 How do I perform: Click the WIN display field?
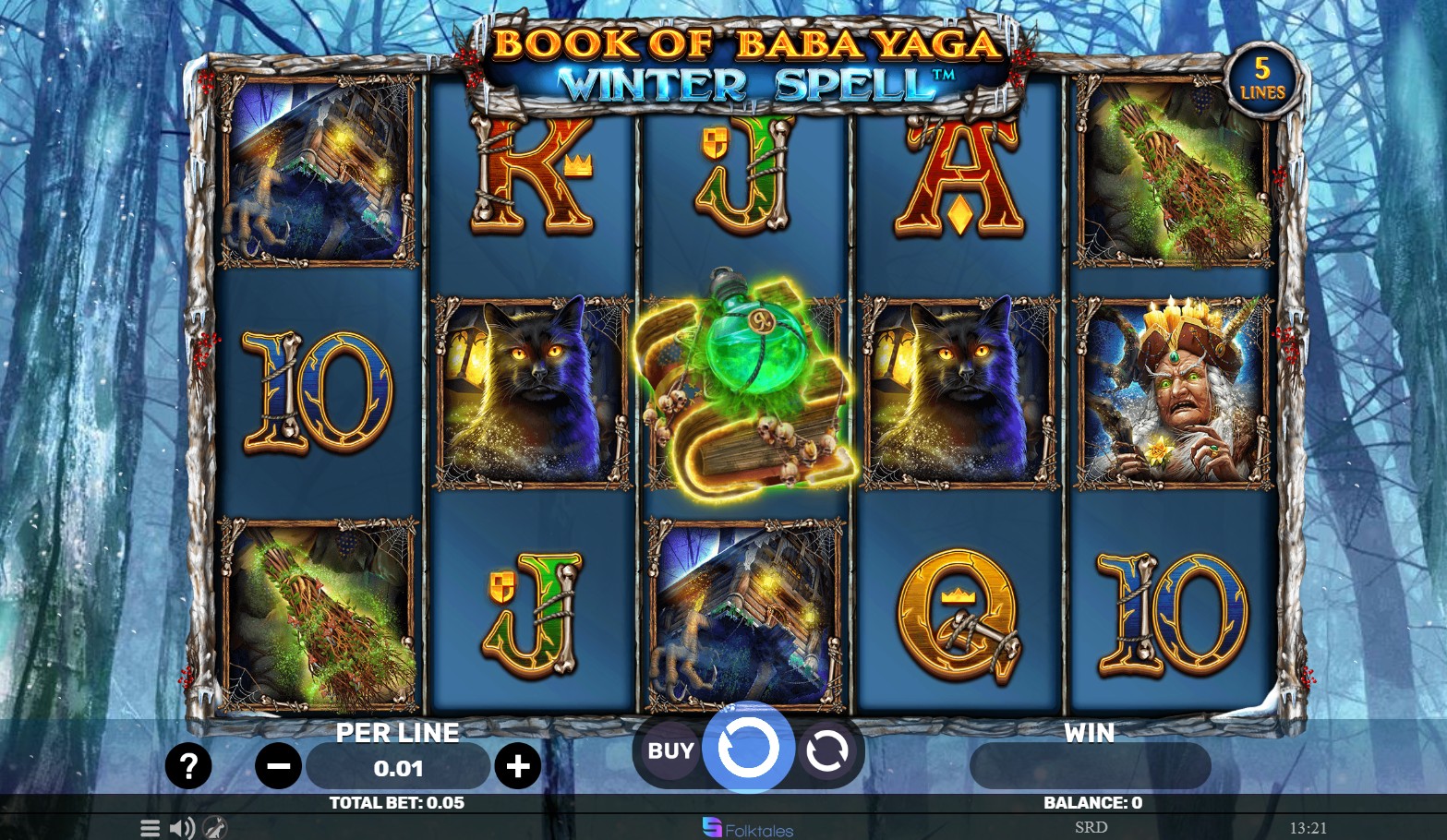point(1090,766)
